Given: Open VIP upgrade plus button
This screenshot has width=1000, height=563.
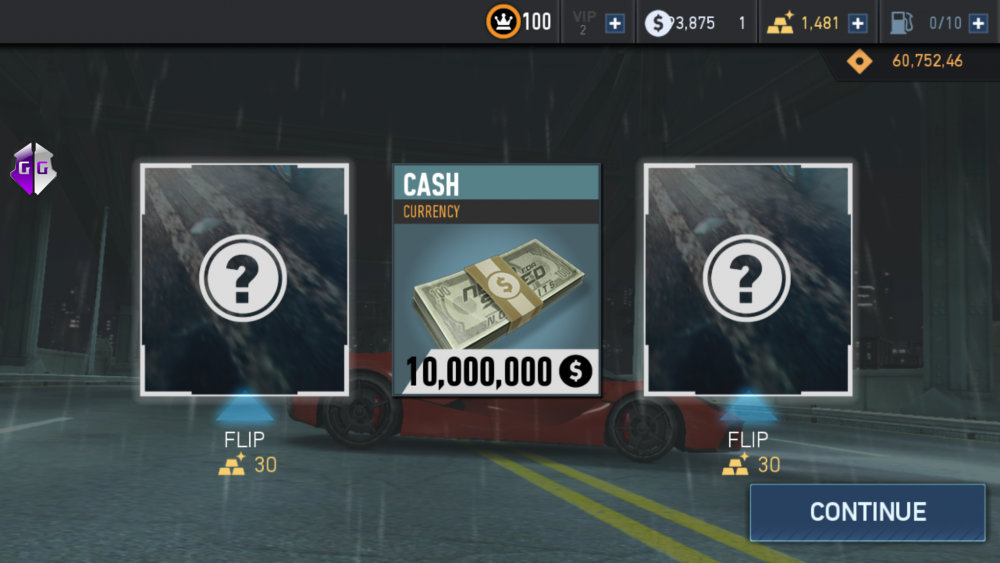Looking at the screenshot, I should (x=615, y=23).
